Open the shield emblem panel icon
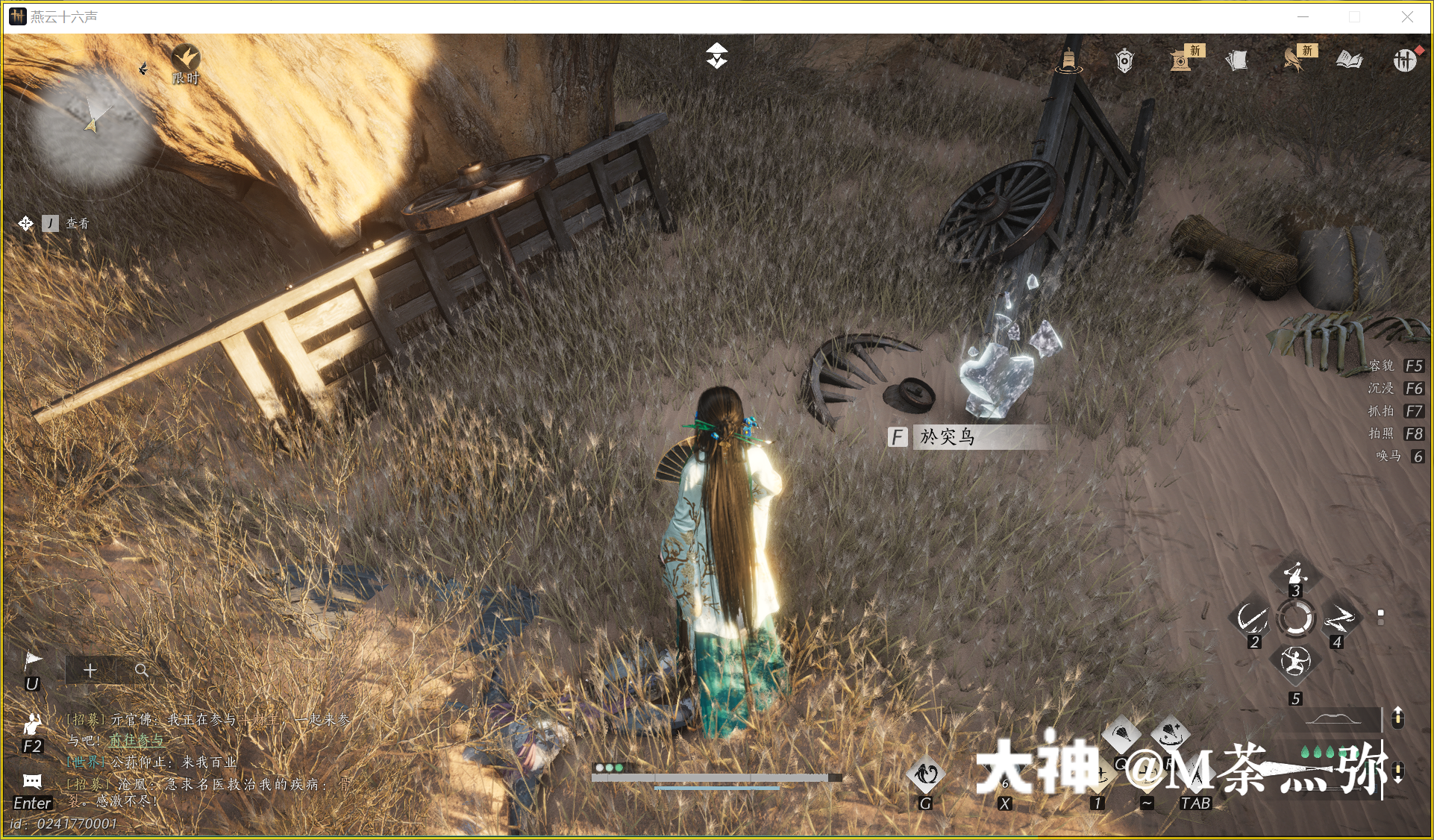 tap(1124, 60)
